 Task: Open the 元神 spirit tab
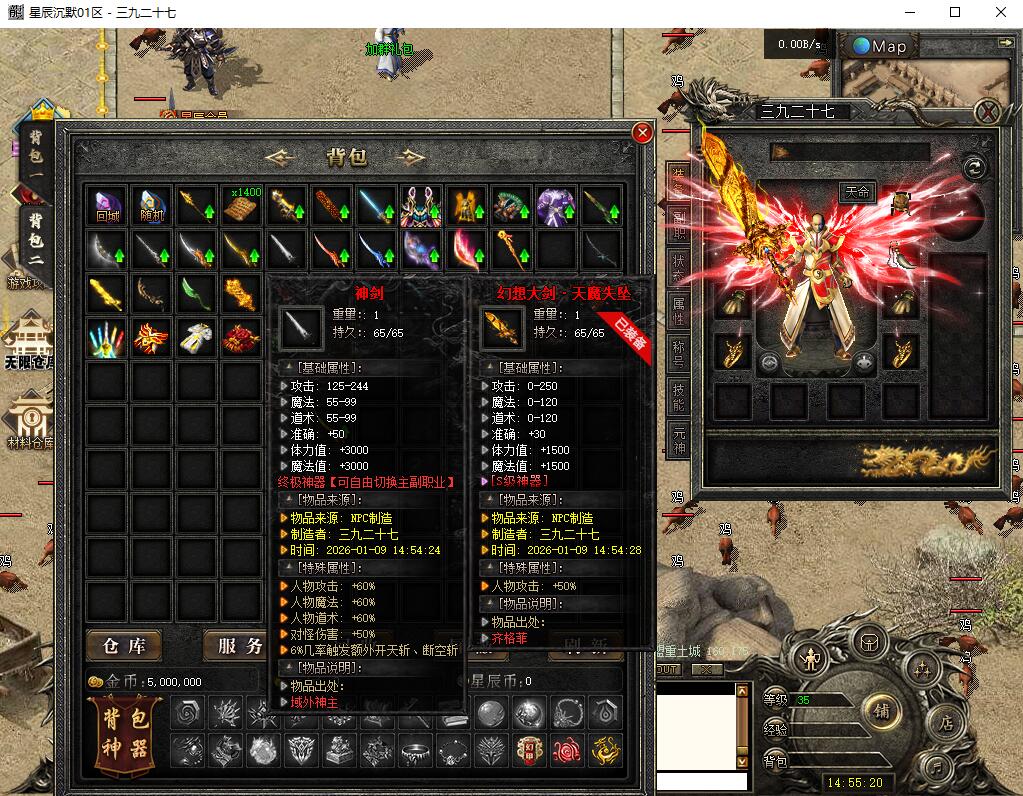pos(679,440)
